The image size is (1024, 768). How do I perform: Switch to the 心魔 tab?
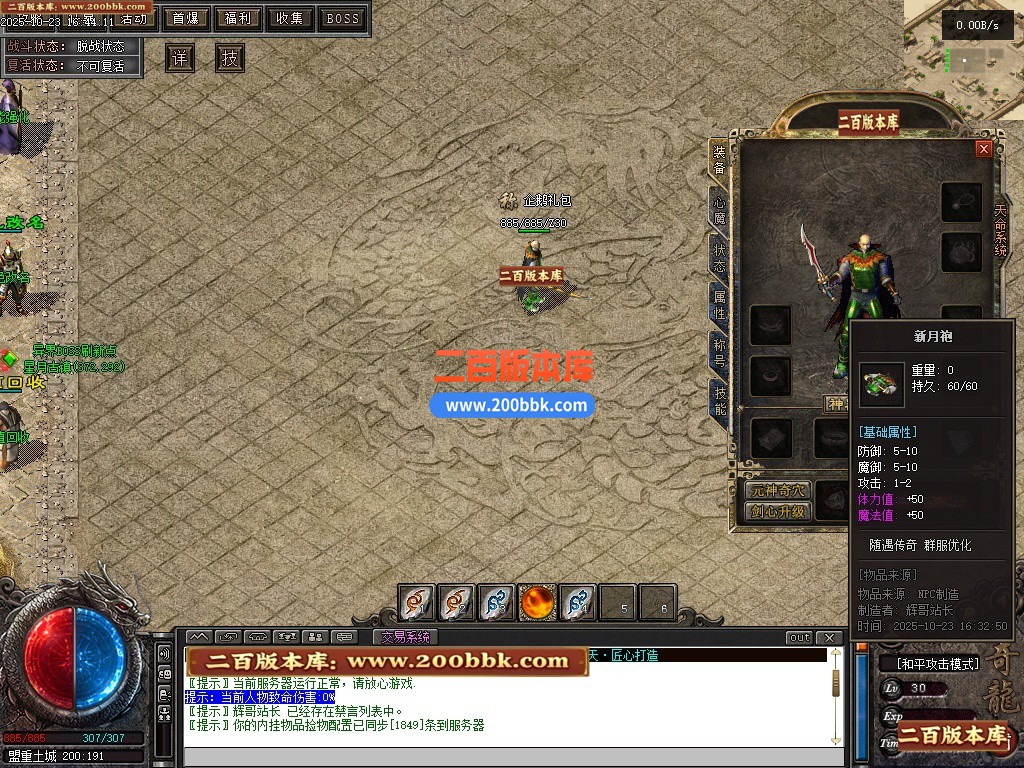click(719, 206)
